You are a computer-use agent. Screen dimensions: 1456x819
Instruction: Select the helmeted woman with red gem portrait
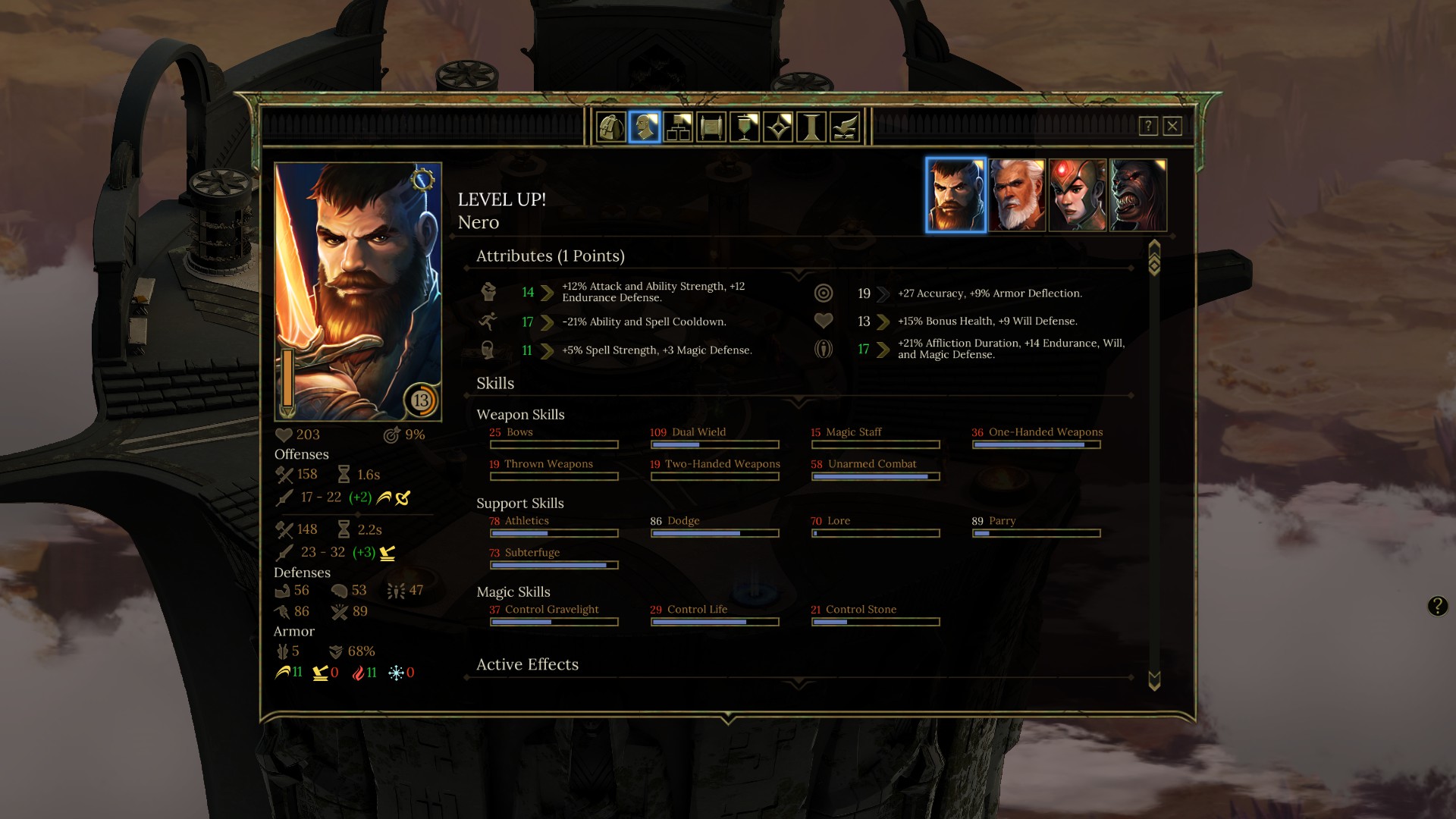(x=1078, y=195)
